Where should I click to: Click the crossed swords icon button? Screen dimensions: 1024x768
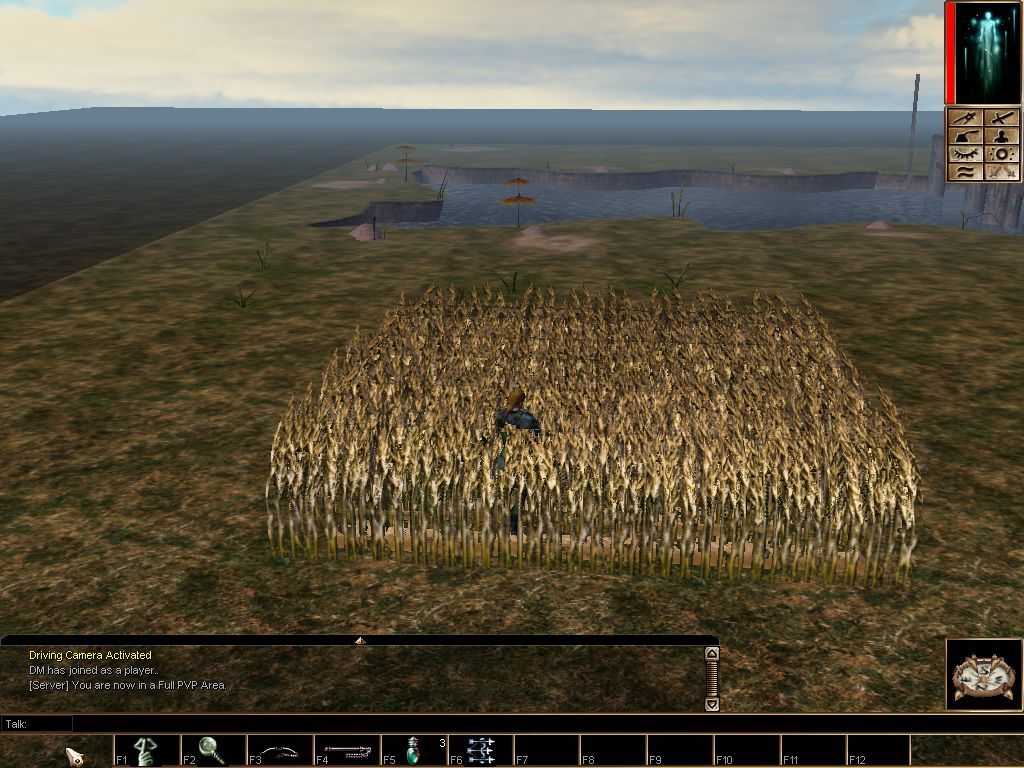(1003, 172)
